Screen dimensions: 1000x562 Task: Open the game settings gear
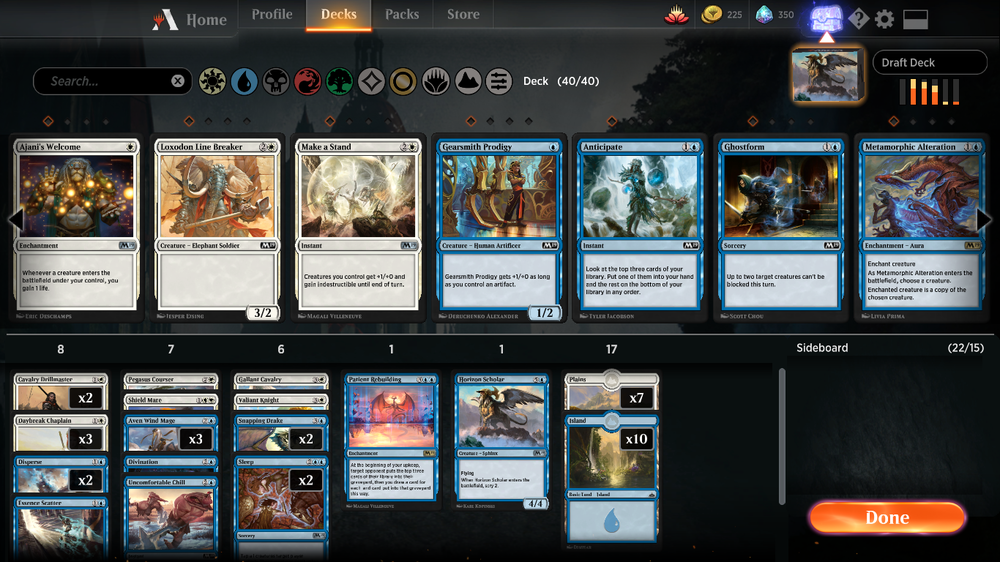pyautogui.click(x=885, y=19)
